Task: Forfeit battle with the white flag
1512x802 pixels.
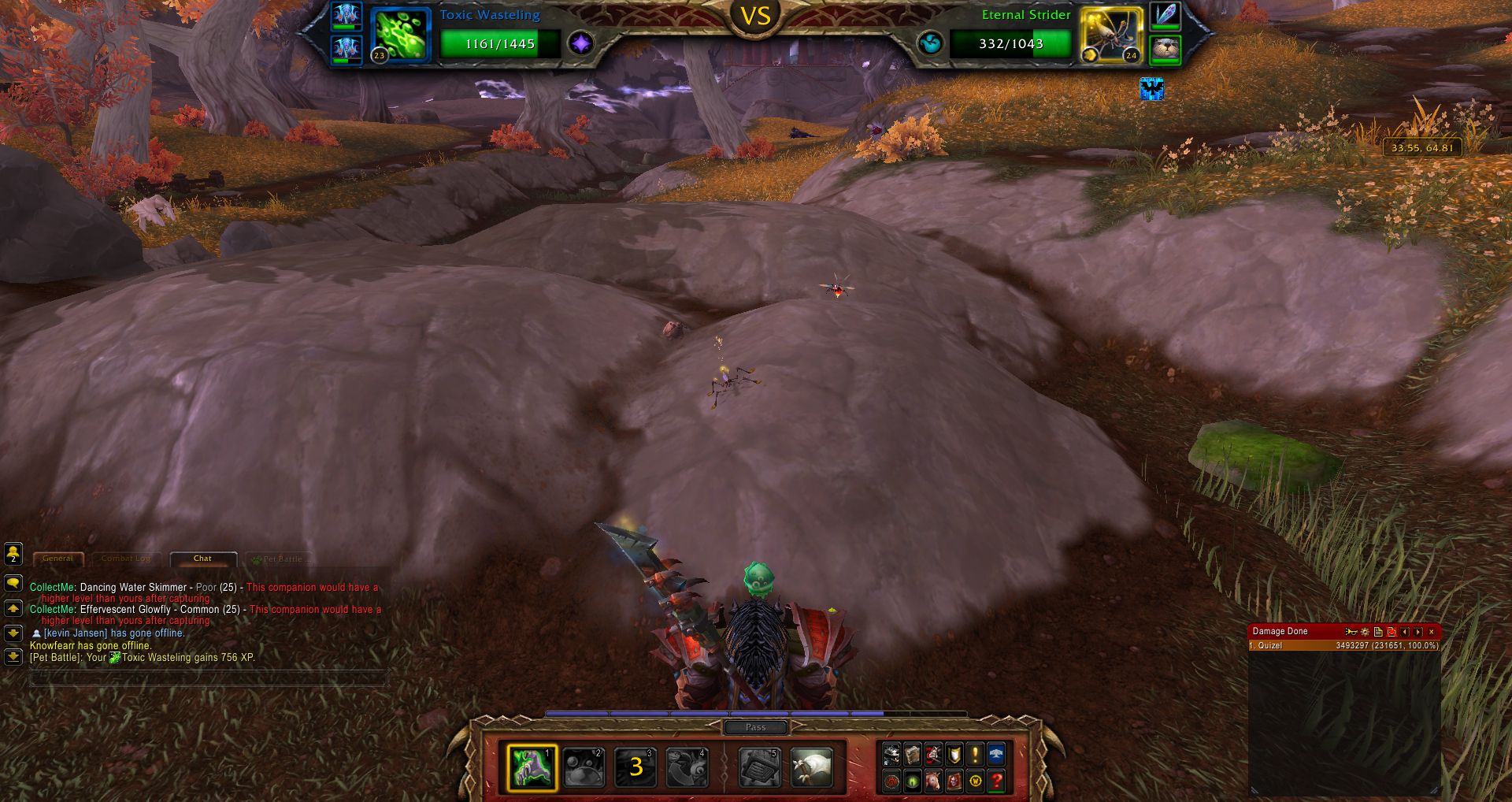Action: [x=811, y=767]
